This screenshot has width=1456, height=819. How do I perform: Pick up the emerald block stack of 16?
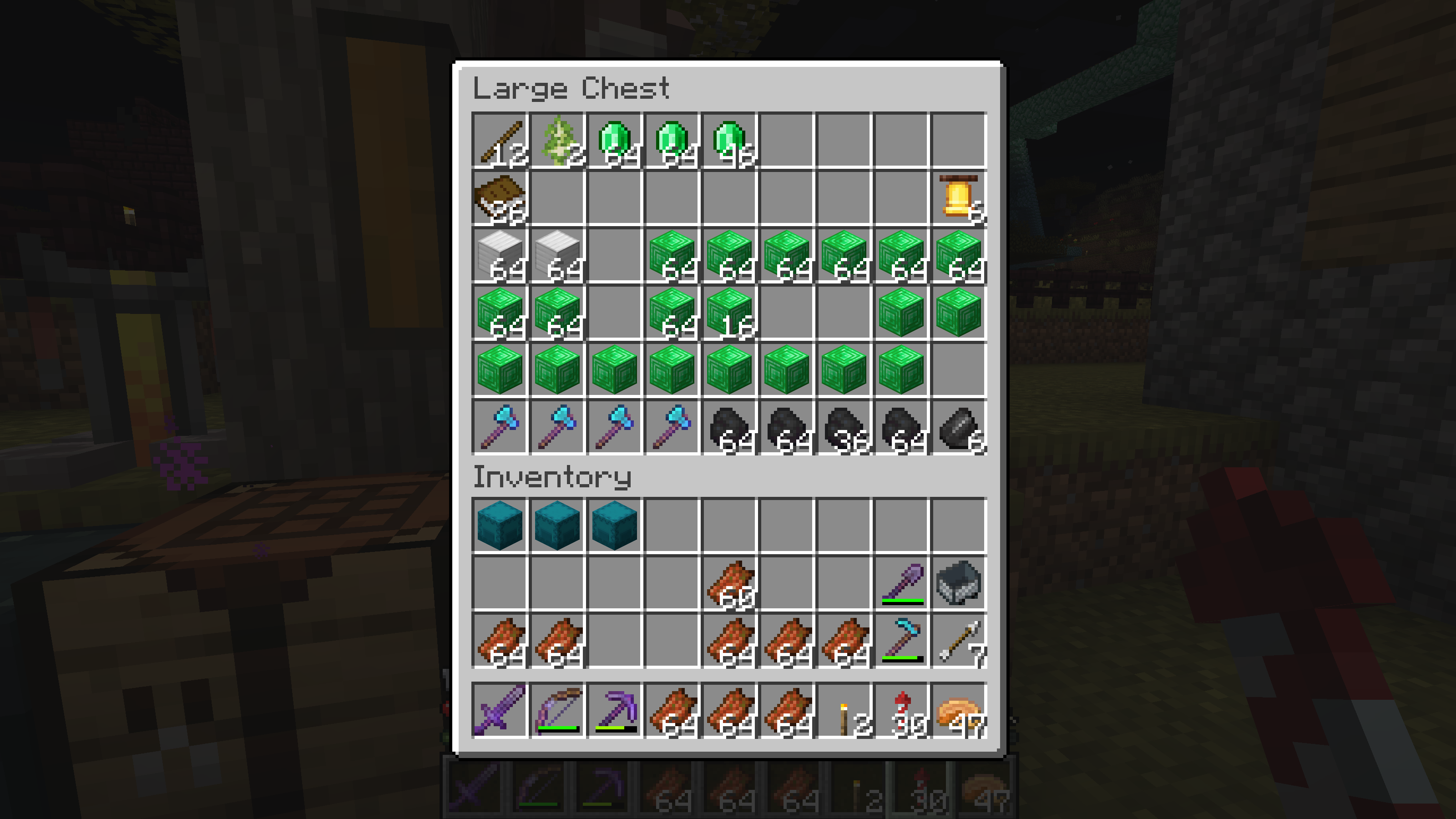coord(729,313)
